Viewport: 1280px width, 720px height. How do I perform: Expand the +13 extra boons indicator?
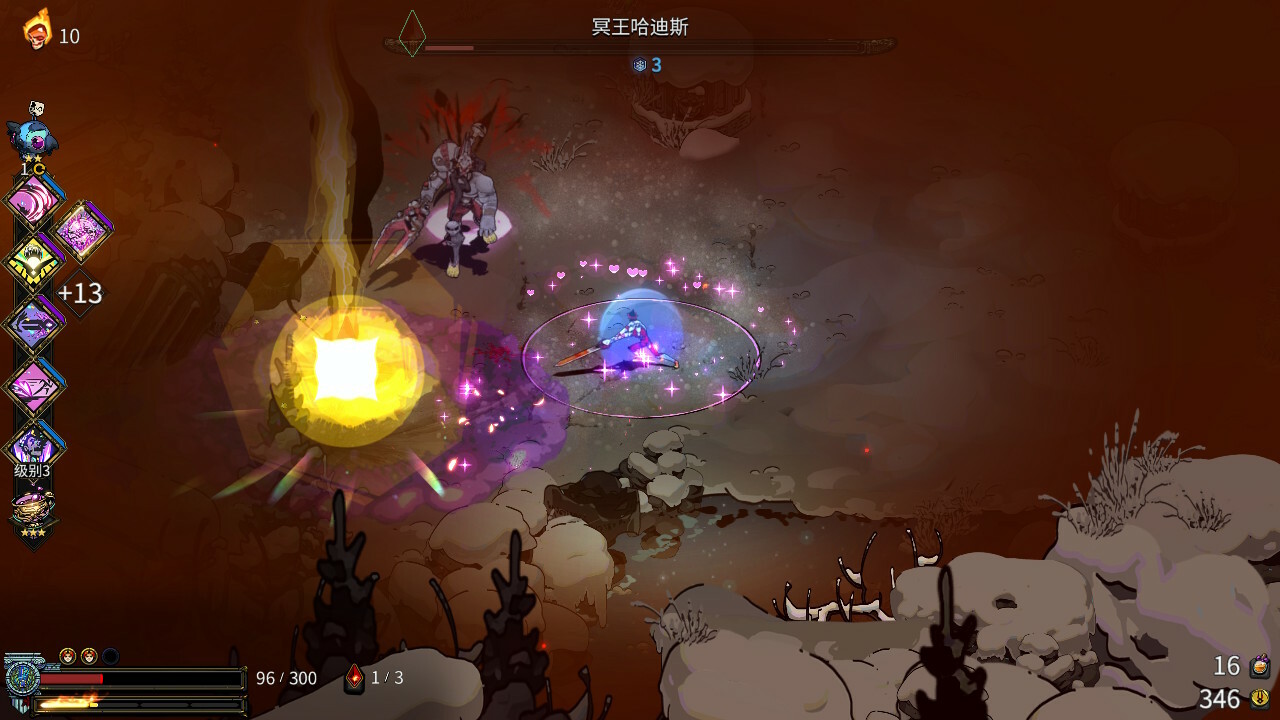79,293
